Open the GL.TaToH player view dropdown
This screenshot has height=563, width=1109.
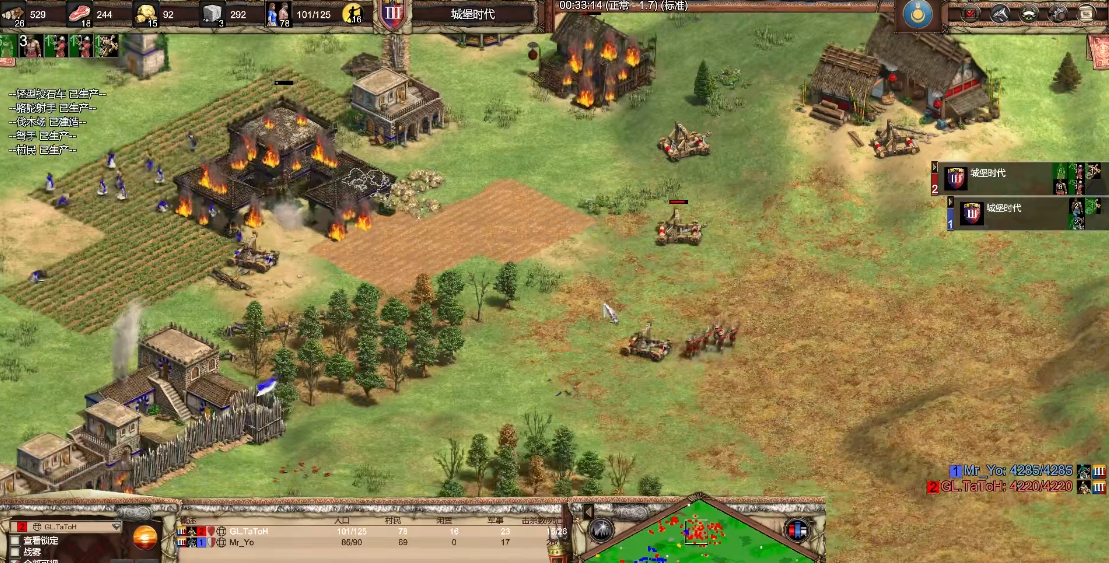click(x=65, y=526)
